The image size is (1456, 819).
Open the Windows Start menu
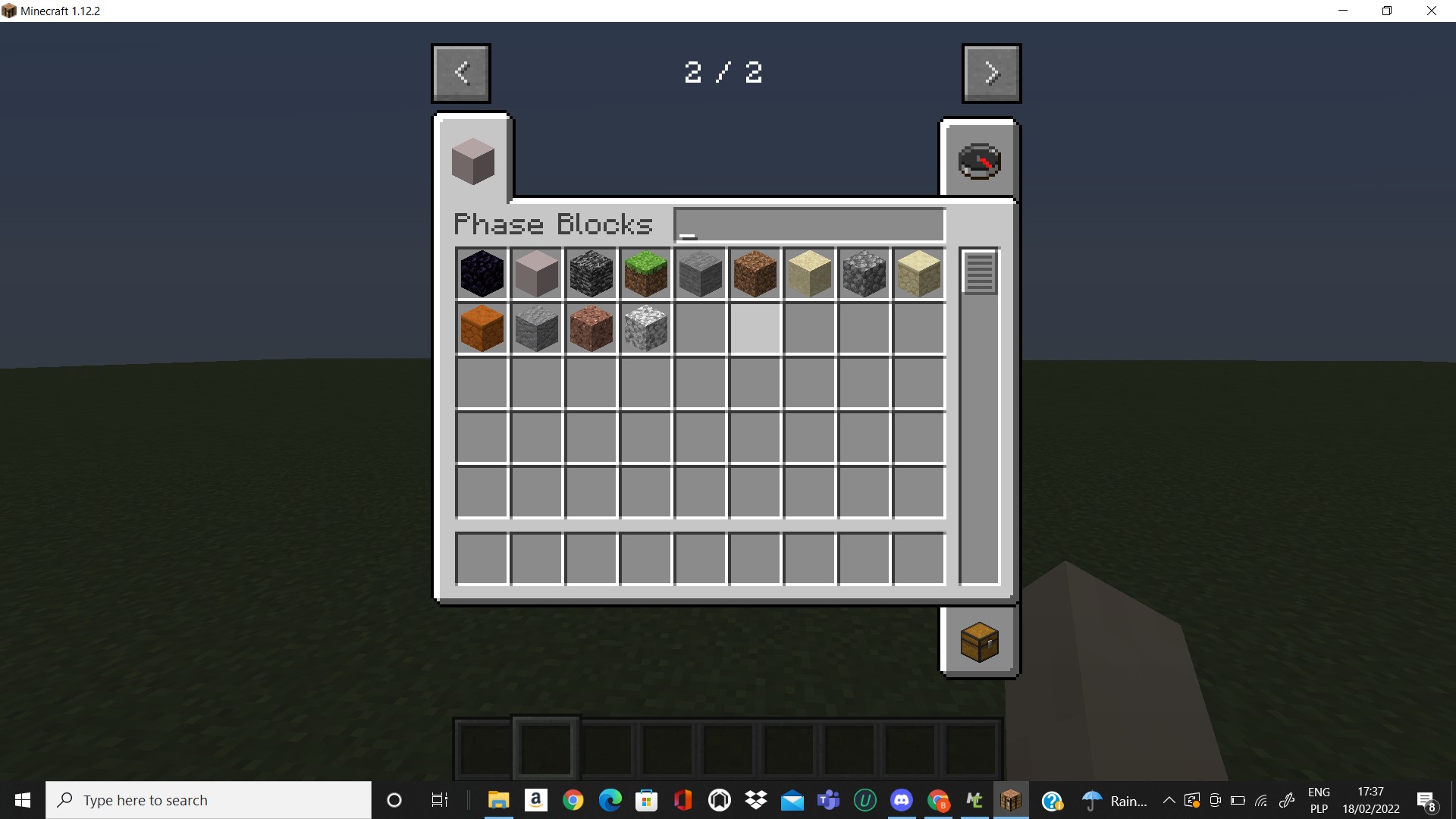click(x=22, y=800)
